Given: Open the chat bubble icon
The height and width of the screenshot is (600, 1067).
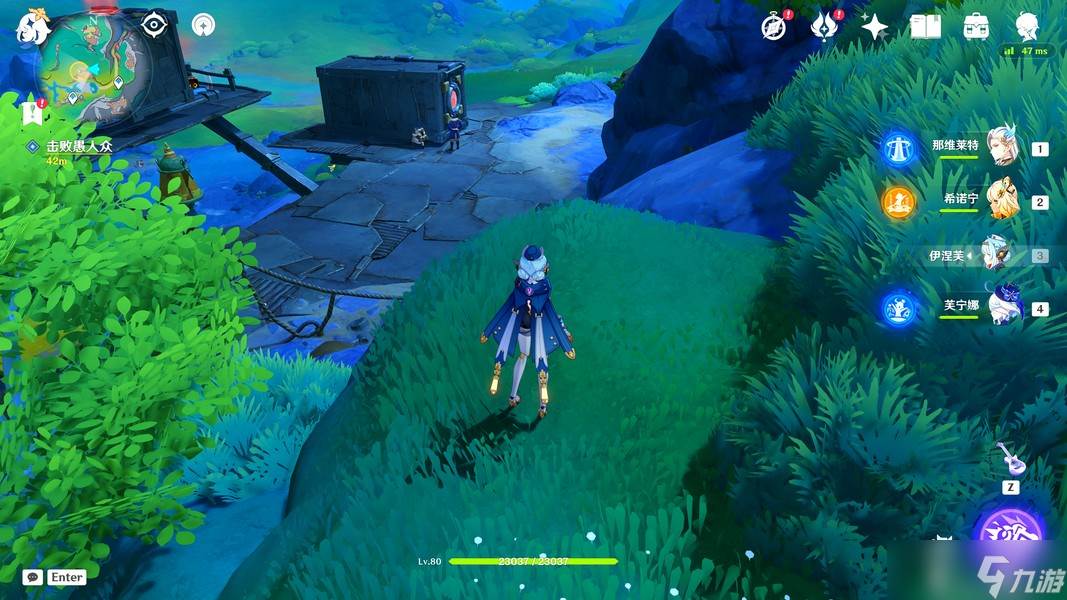Looking at the screenshot, I should click(x=33, y=577).
